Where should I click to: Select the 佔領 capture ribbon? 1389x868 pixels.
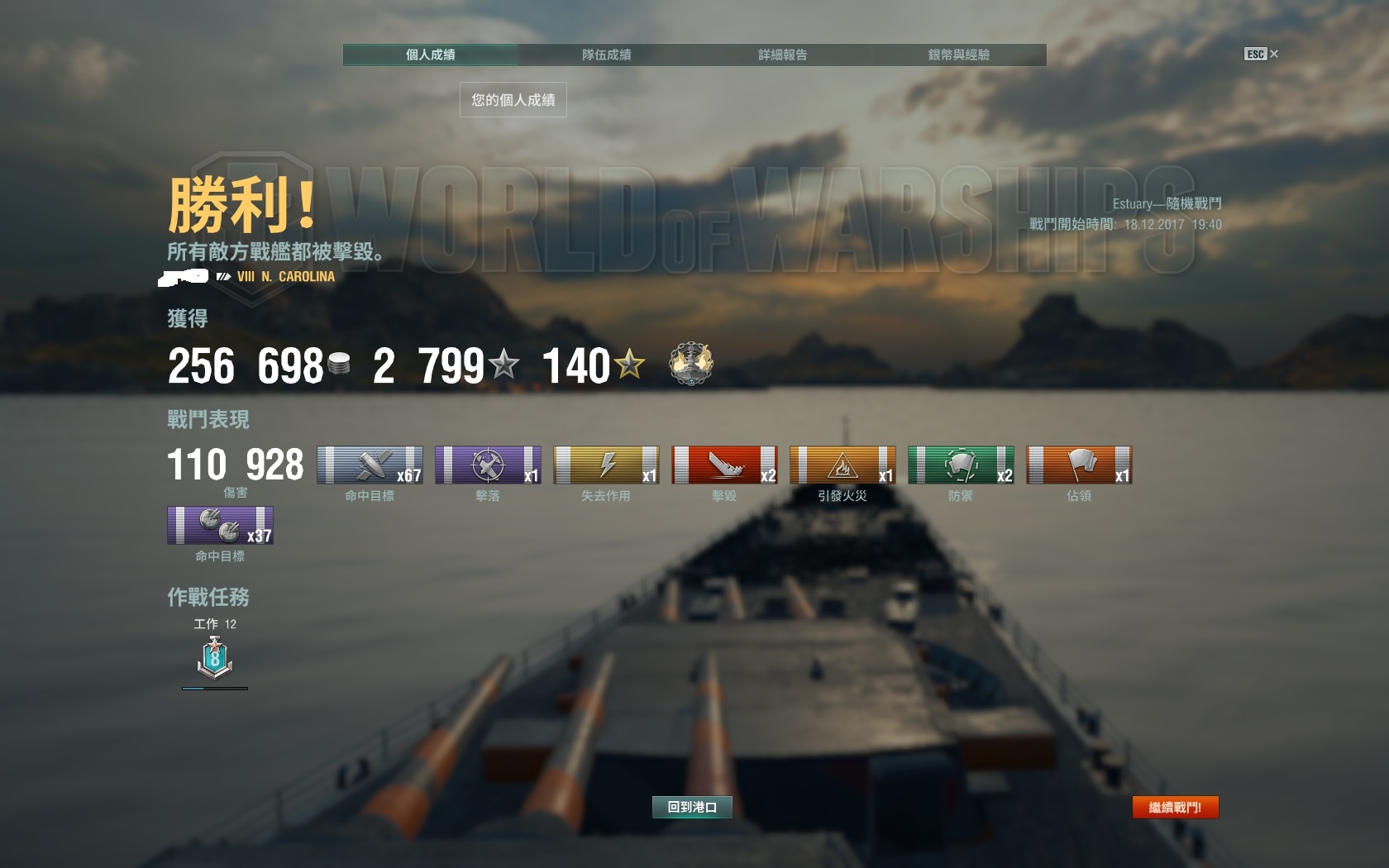pyautogui.click(x=1079, y=465)
